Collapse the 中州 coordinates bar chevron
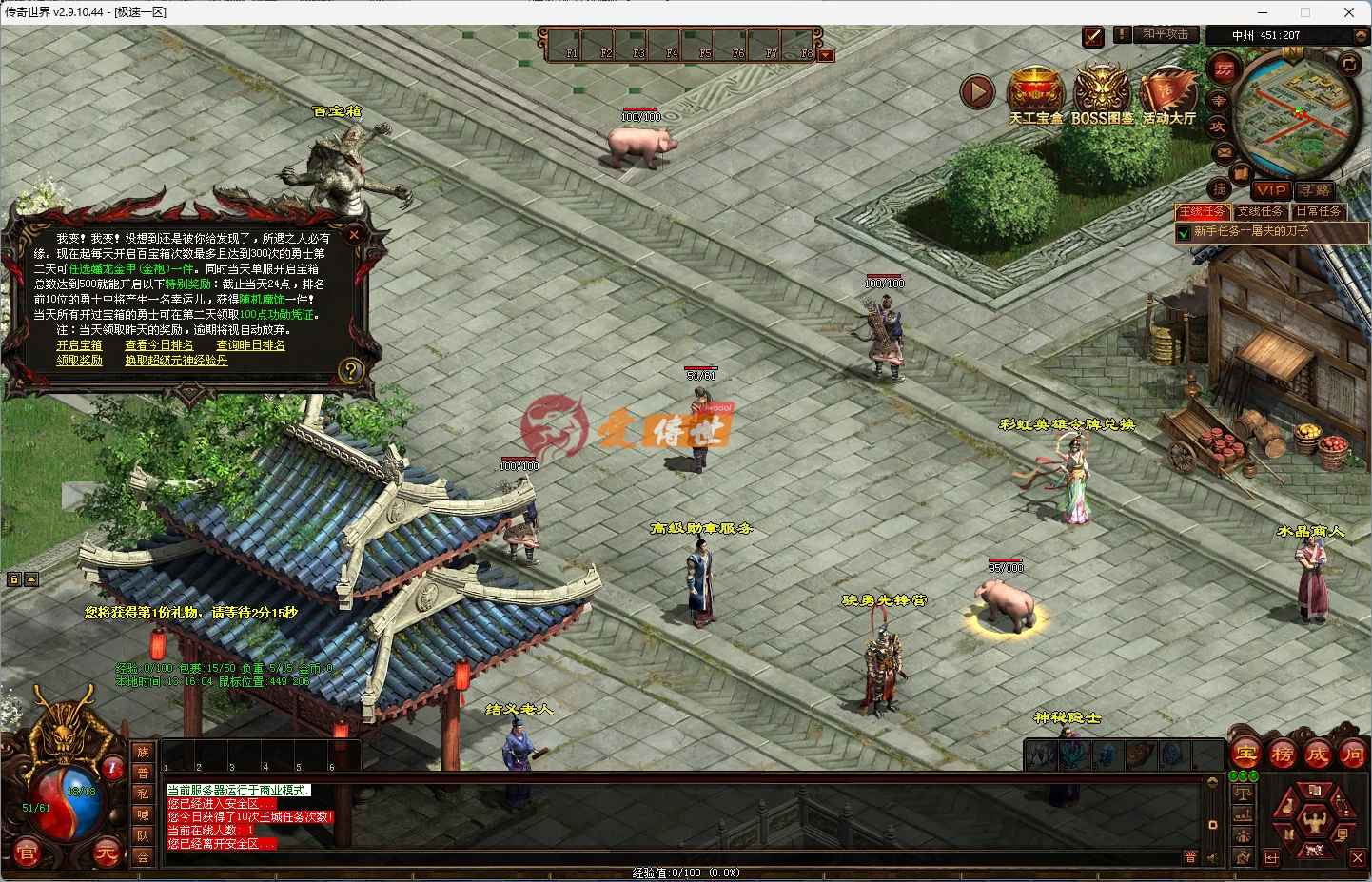 pyautogui.click(x=1361, y=36)
